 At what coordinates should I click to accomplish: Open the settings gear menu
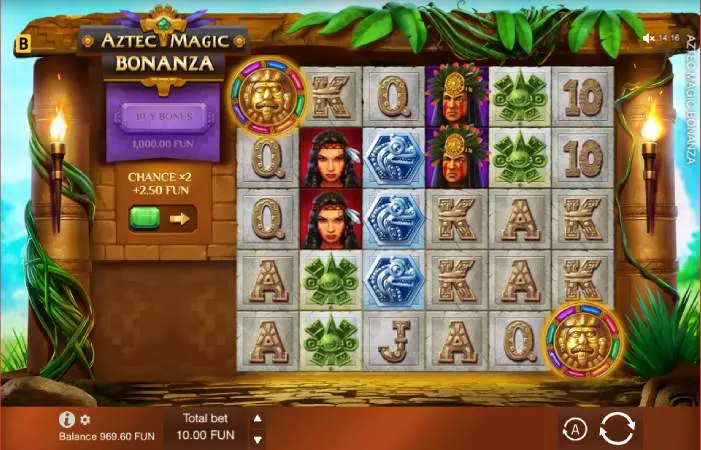(85, 420)
